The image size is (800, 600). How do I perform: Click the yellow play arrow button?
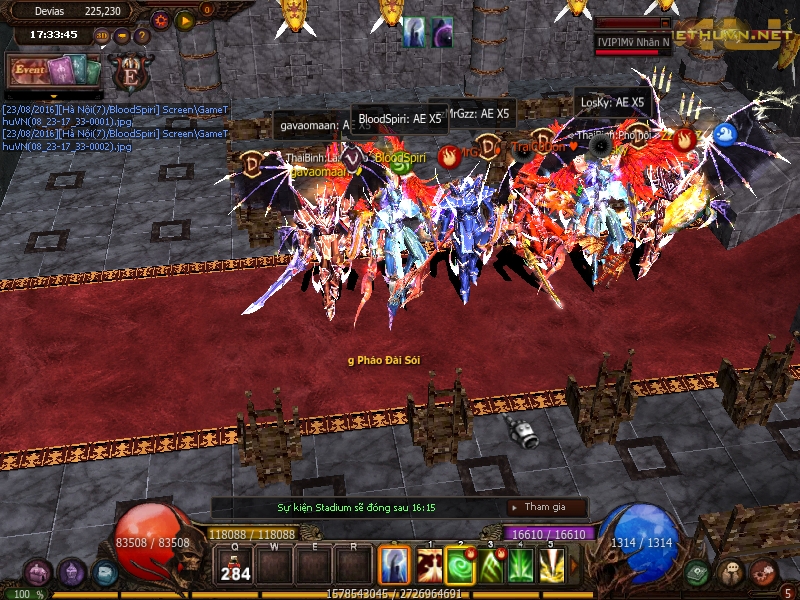tap(184, 20)
